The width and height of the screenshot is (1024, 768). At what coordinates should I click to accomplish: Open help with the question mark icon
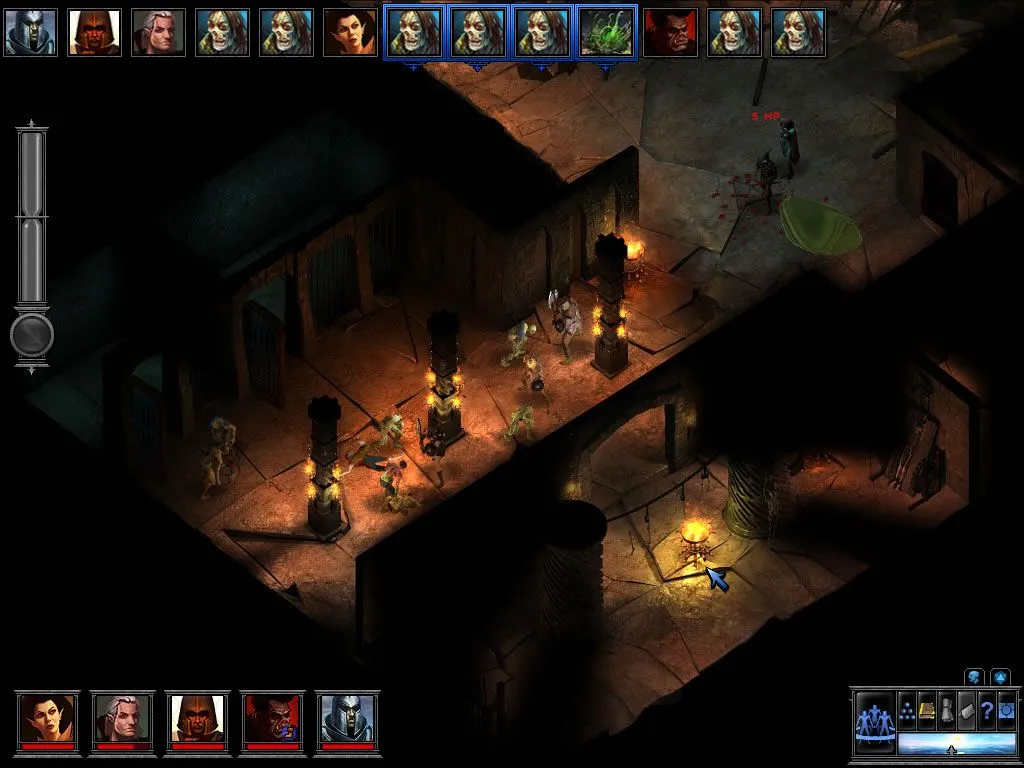pos(986,708)
